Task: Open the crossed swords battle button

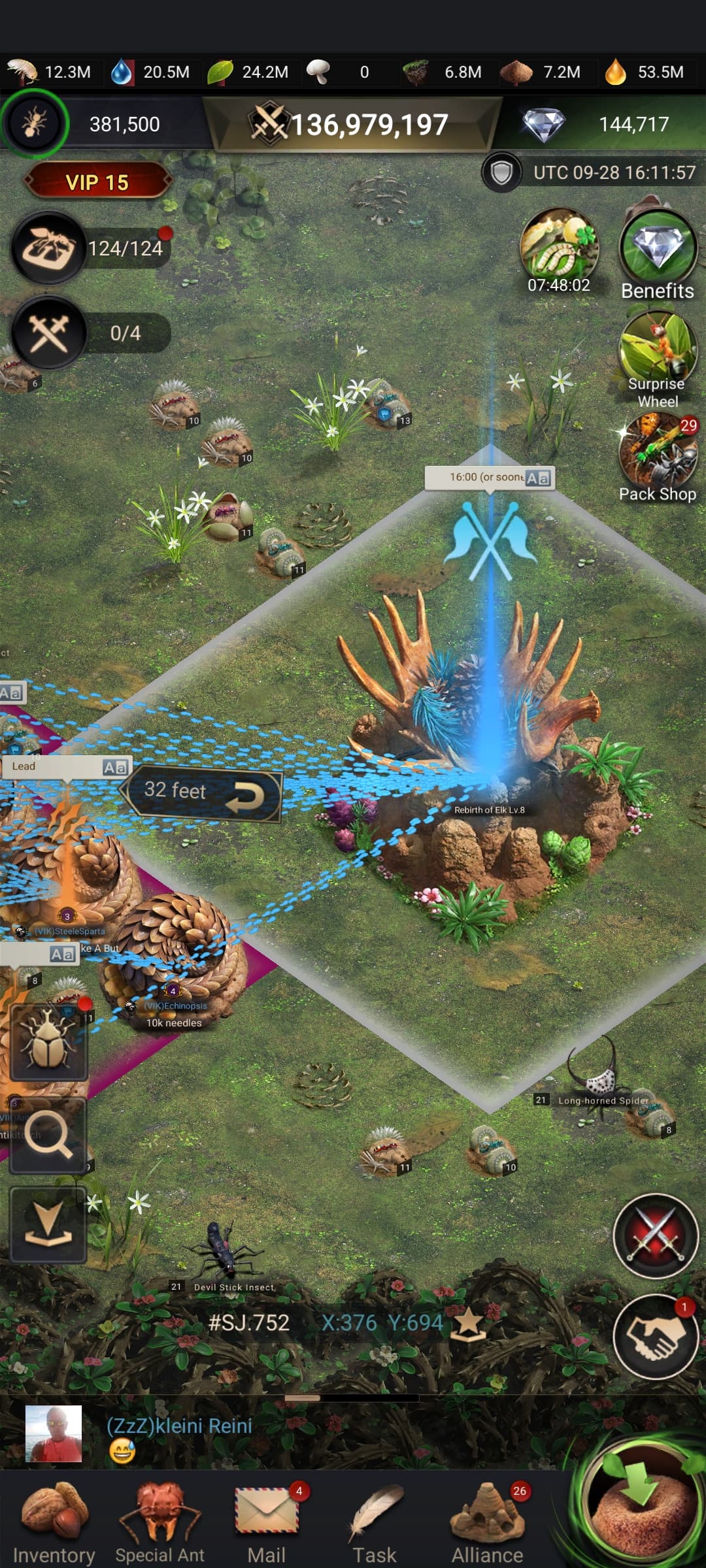Action: [656, 1235]
